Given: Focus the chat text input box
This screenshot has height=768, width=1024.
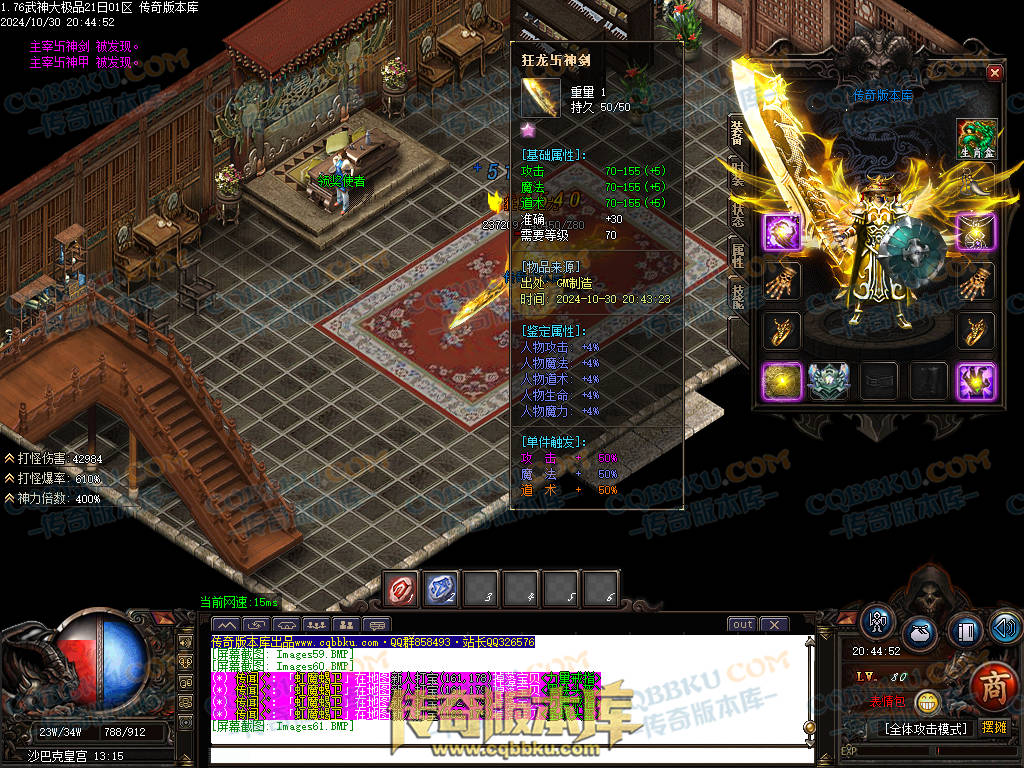Looking at the screenshot, I should point(500,750).
